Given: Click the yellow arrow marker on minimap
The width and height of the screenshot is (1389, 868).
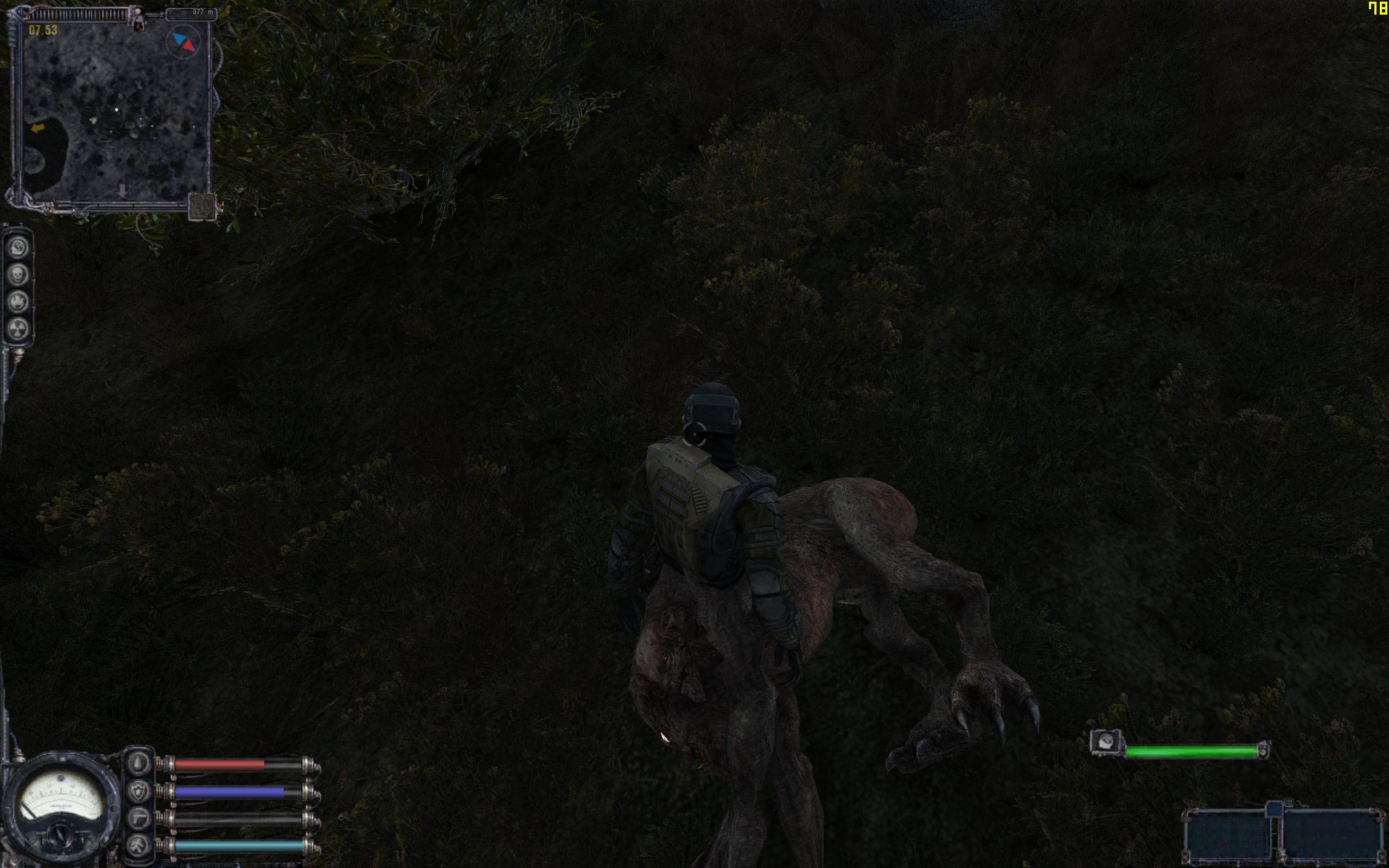Looking at the screenshot, I should click(38, 128).
